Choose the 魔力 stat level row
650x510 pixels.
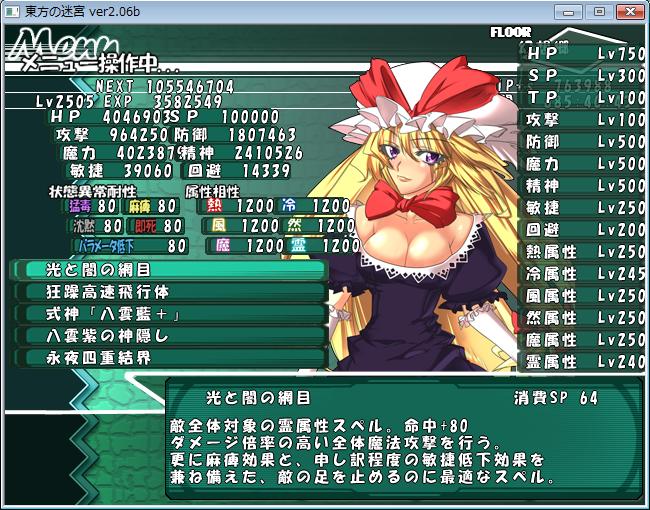pyautogui.click(x=584, y=164)
